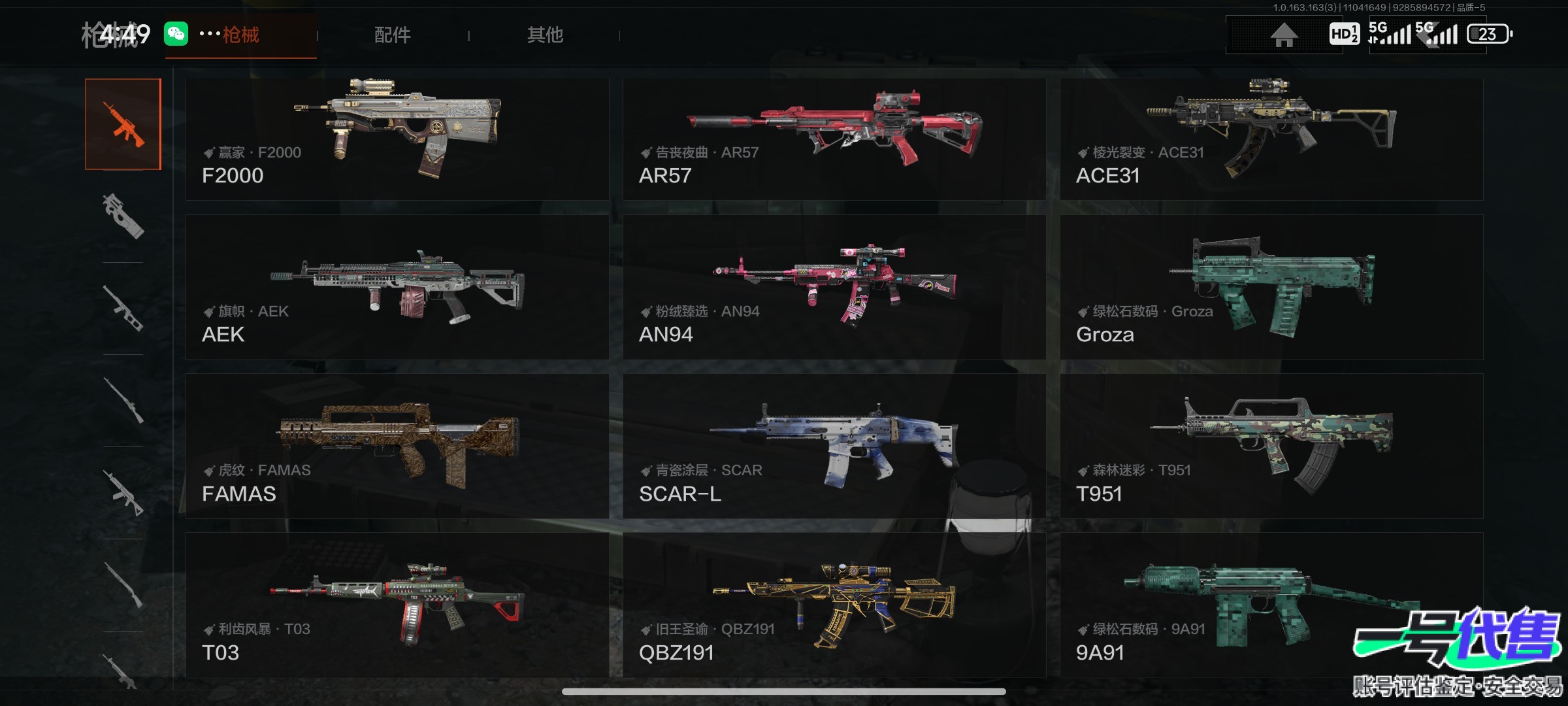The image size is (1568, 706).
Task: Open the WeChat notification icon
Action: [176, 33]
